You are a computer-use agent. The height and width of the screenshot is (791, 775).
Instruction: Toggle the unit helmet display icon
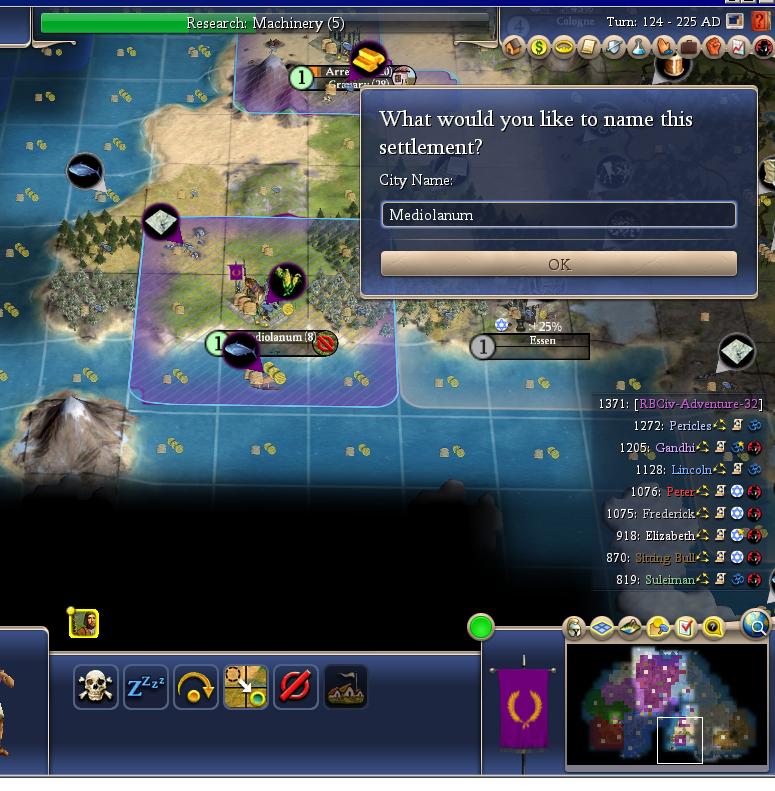tap(575, 628)
